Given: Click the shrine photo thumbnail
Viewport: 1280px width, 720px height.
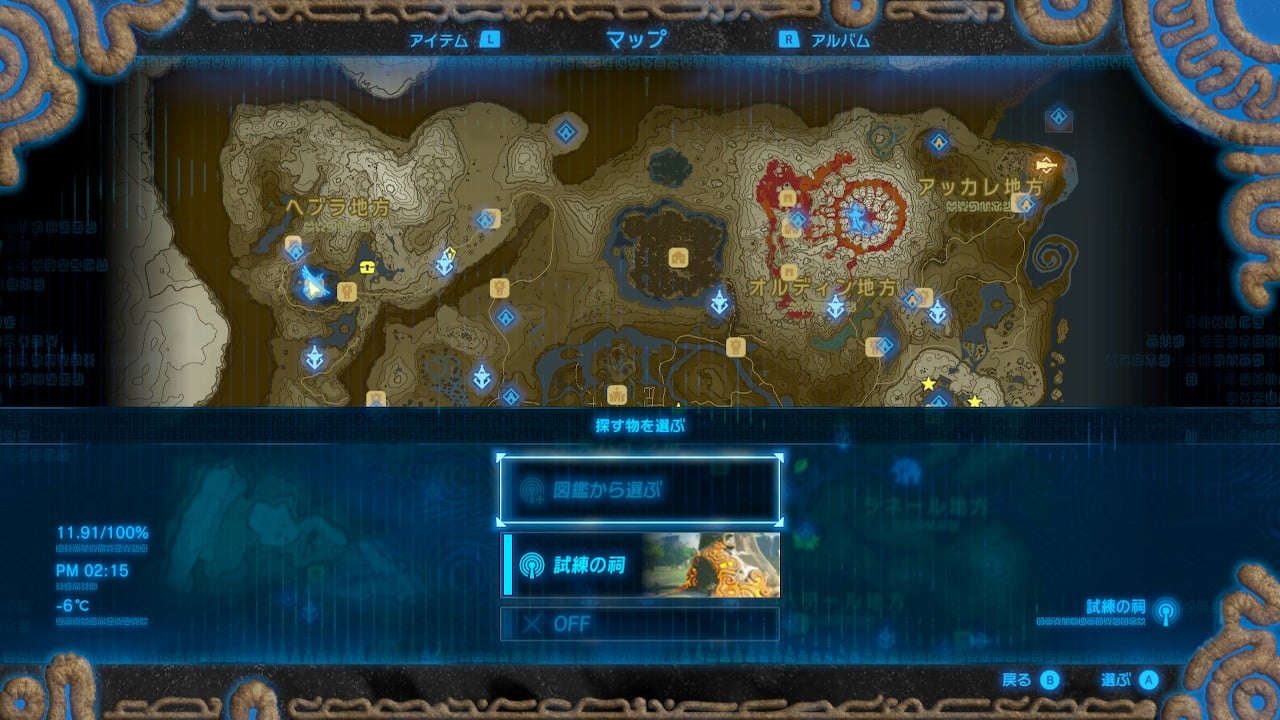Looking at the screenshot, I should [718, 567].
